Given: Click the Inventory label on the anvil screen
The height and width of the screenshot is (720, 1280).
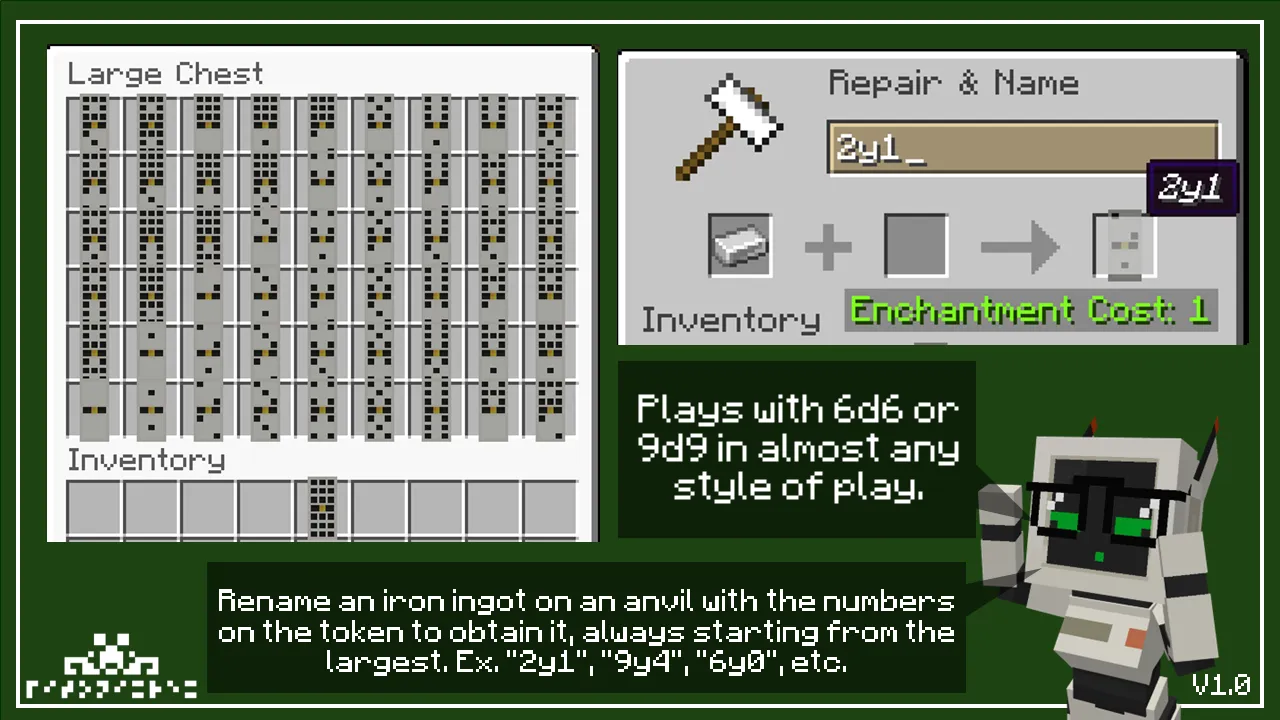Looking at the screenshot, I should pos(729,319).
